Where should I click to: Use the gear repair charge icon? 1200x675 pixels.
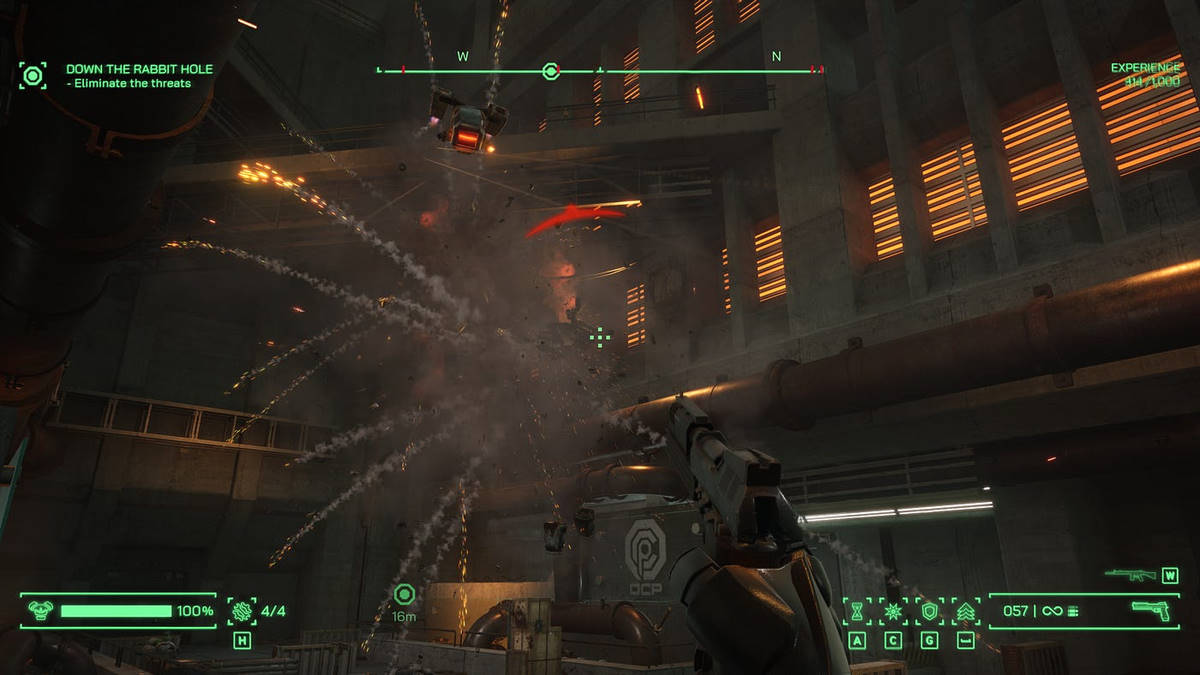(x=242, y=611)
